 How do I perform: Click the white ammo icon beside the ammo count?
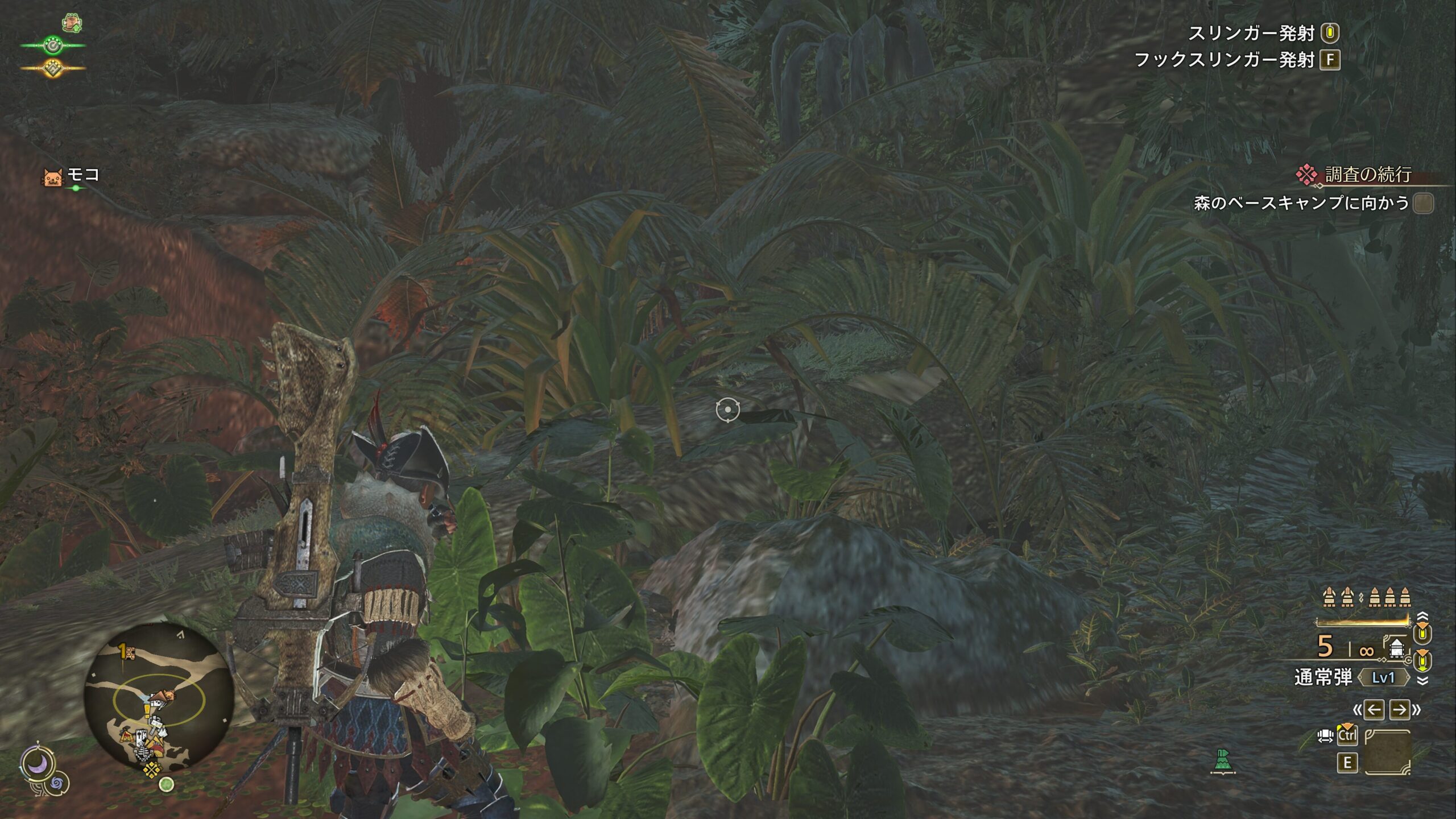[1396, 648]
